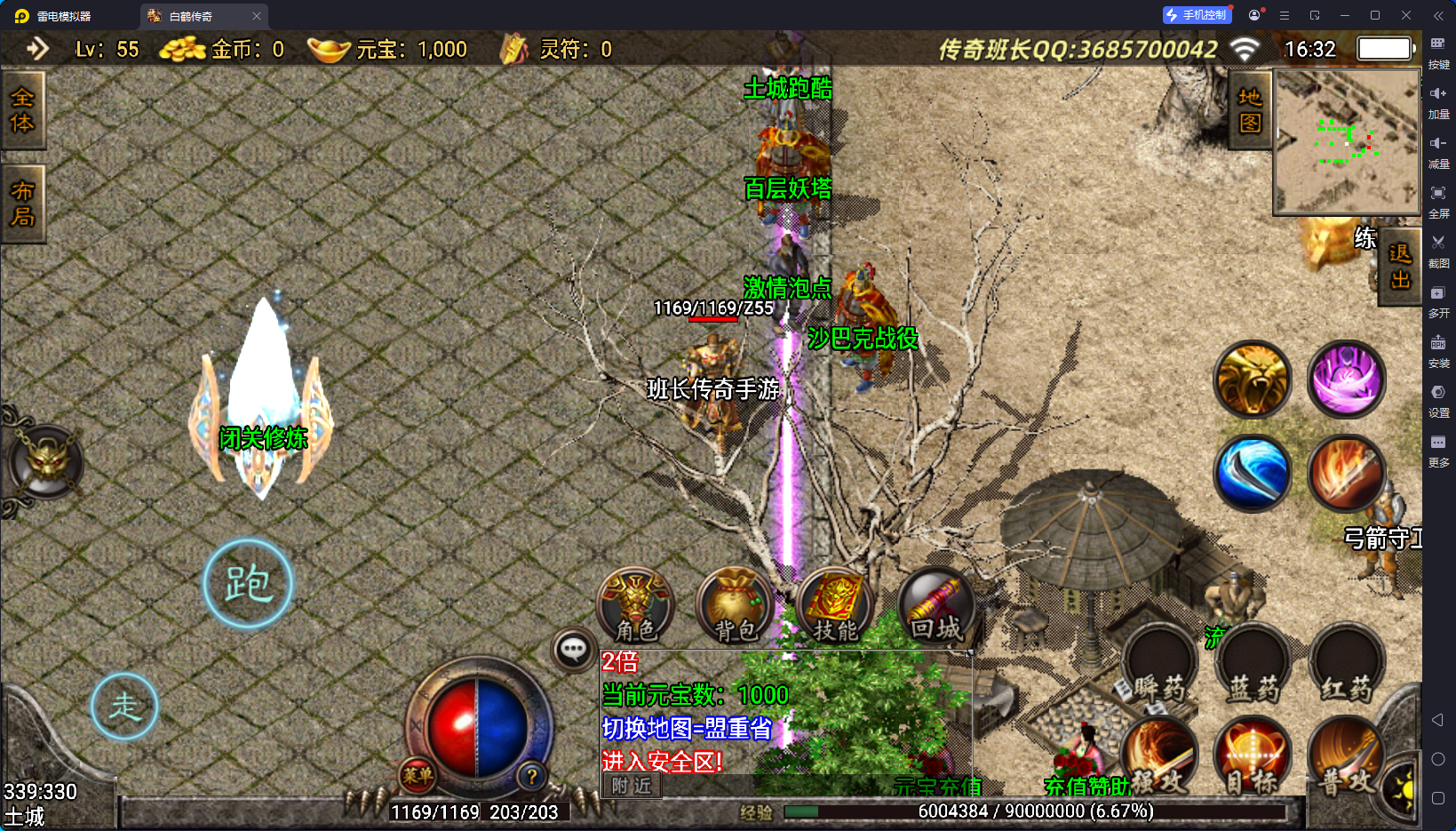Show the 技能 skills book
Screen dimensions: 1456x831
click(x=835, y=606)
